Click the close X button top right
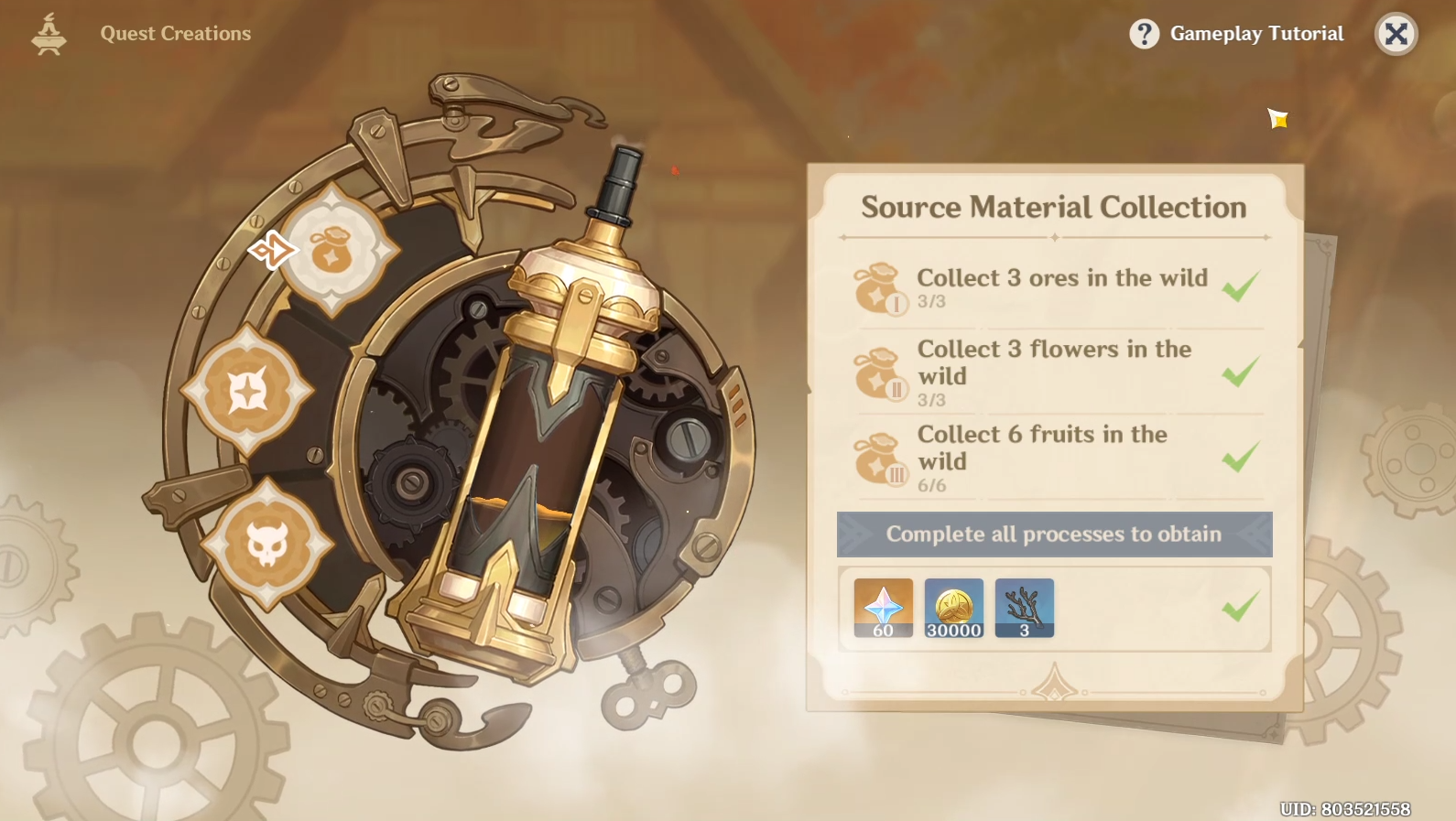Screen dimensions: 1456x821 [1396, 34]
